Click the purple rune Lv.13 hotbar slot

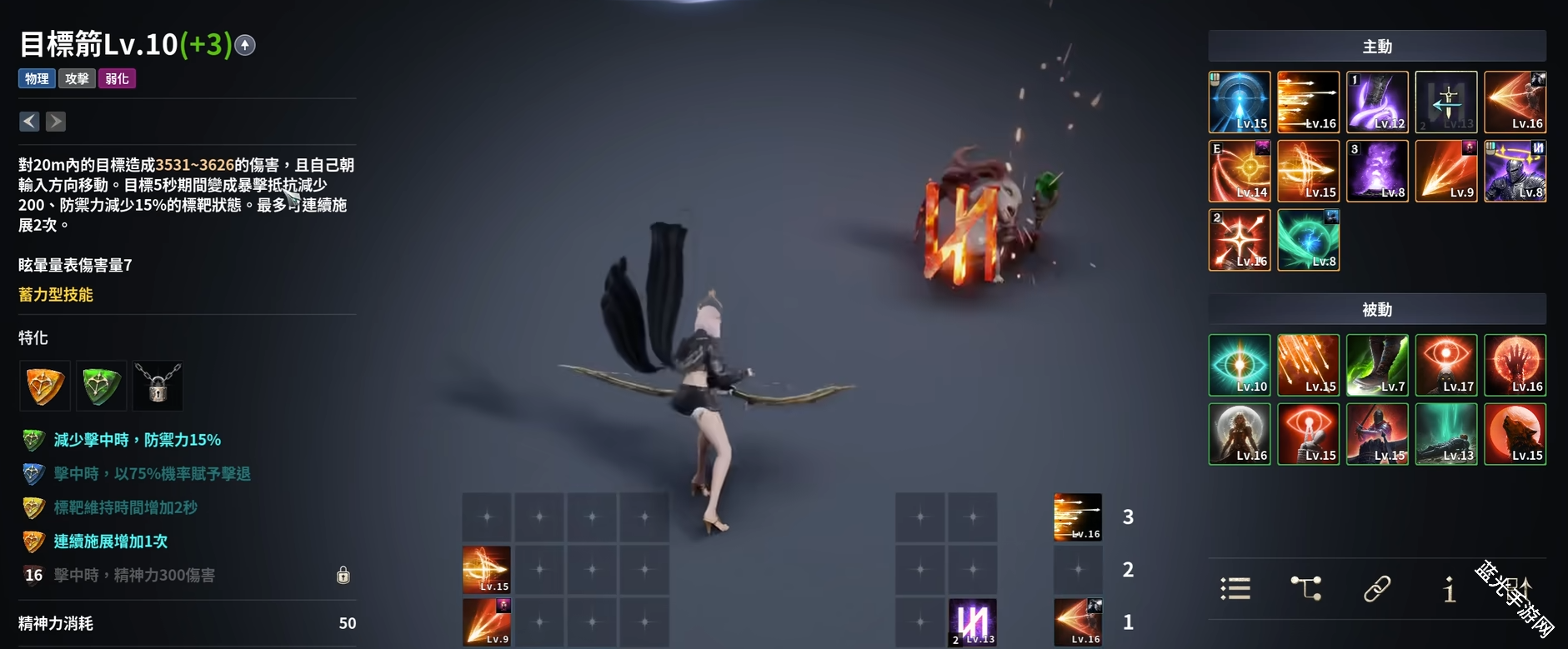pos(973,622)
